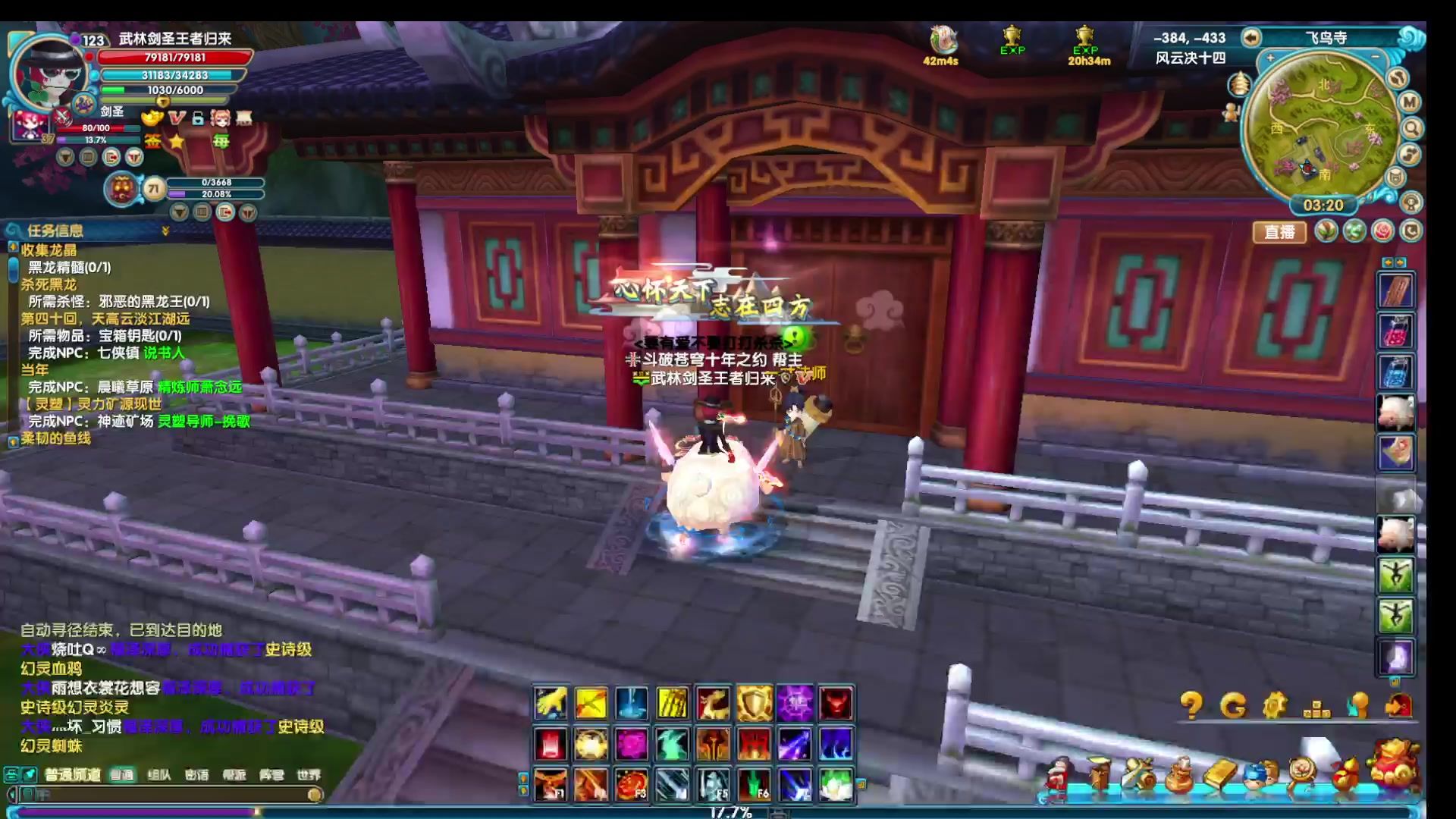Open the gold ingot shop icon in bottom bar
This screenshot has width=1456, height=819.
tap(1222, 773)
